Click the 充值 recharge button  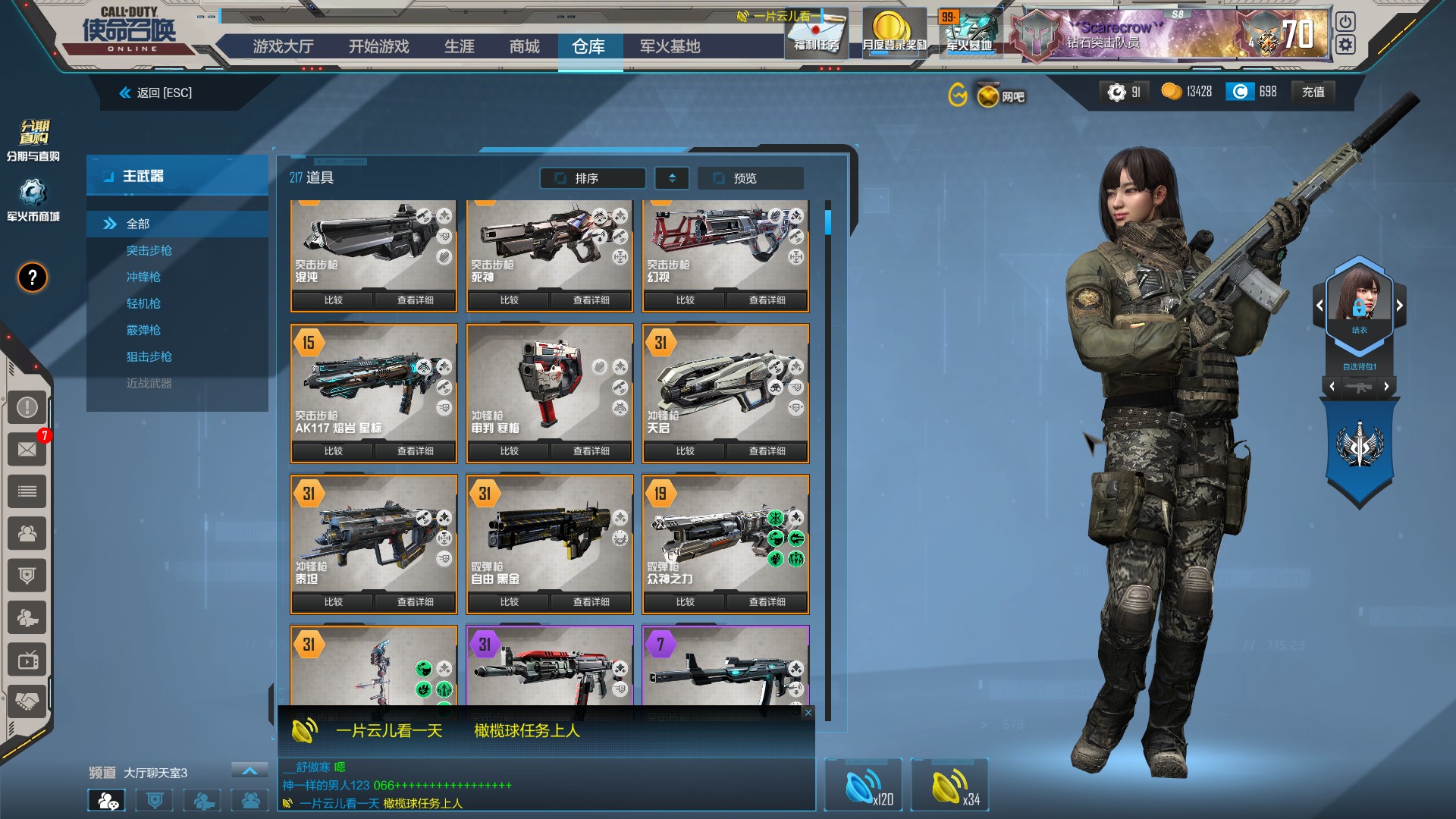(1313, 92)
